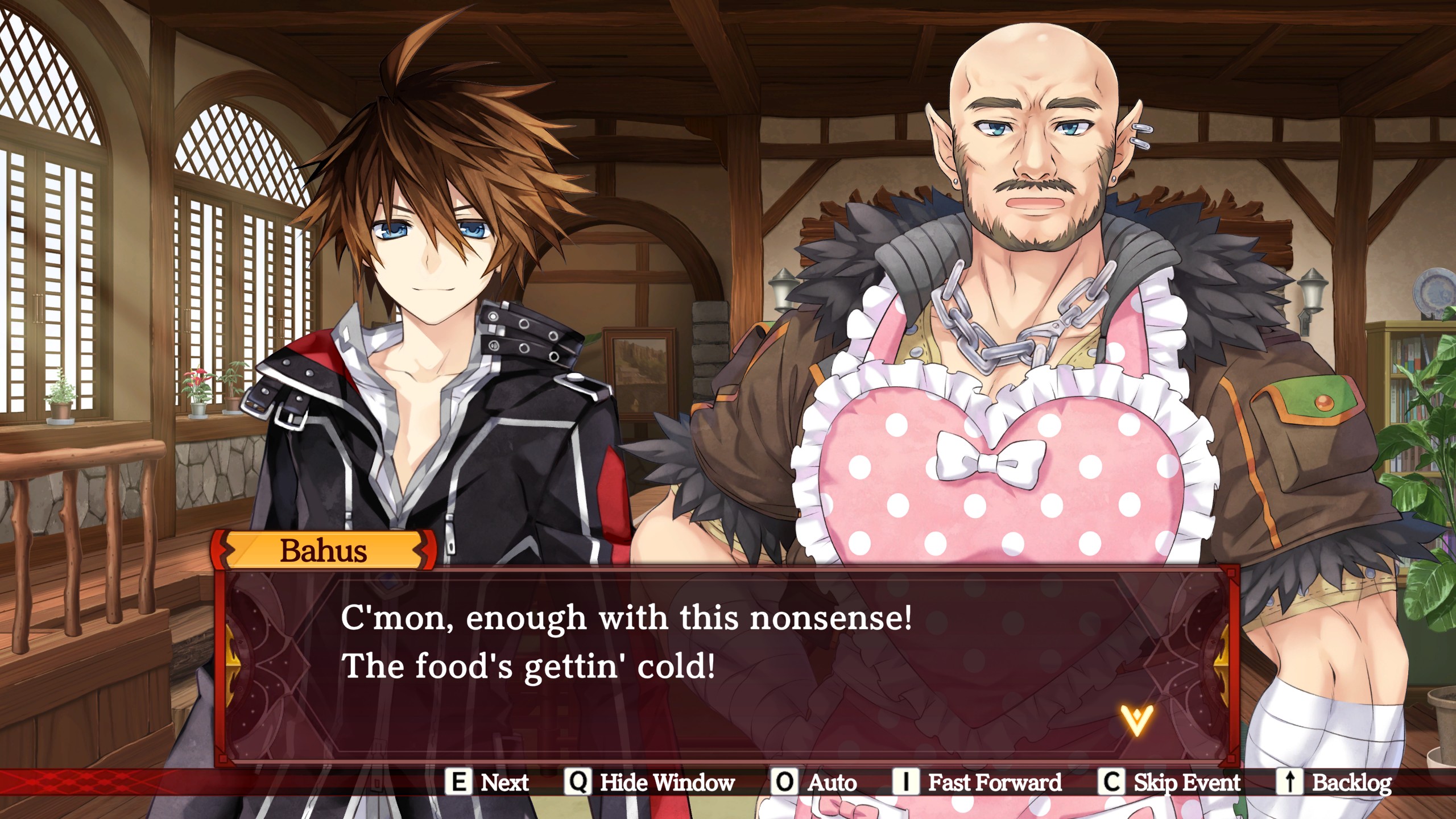Toggle Auto dialogue mode

815,783
